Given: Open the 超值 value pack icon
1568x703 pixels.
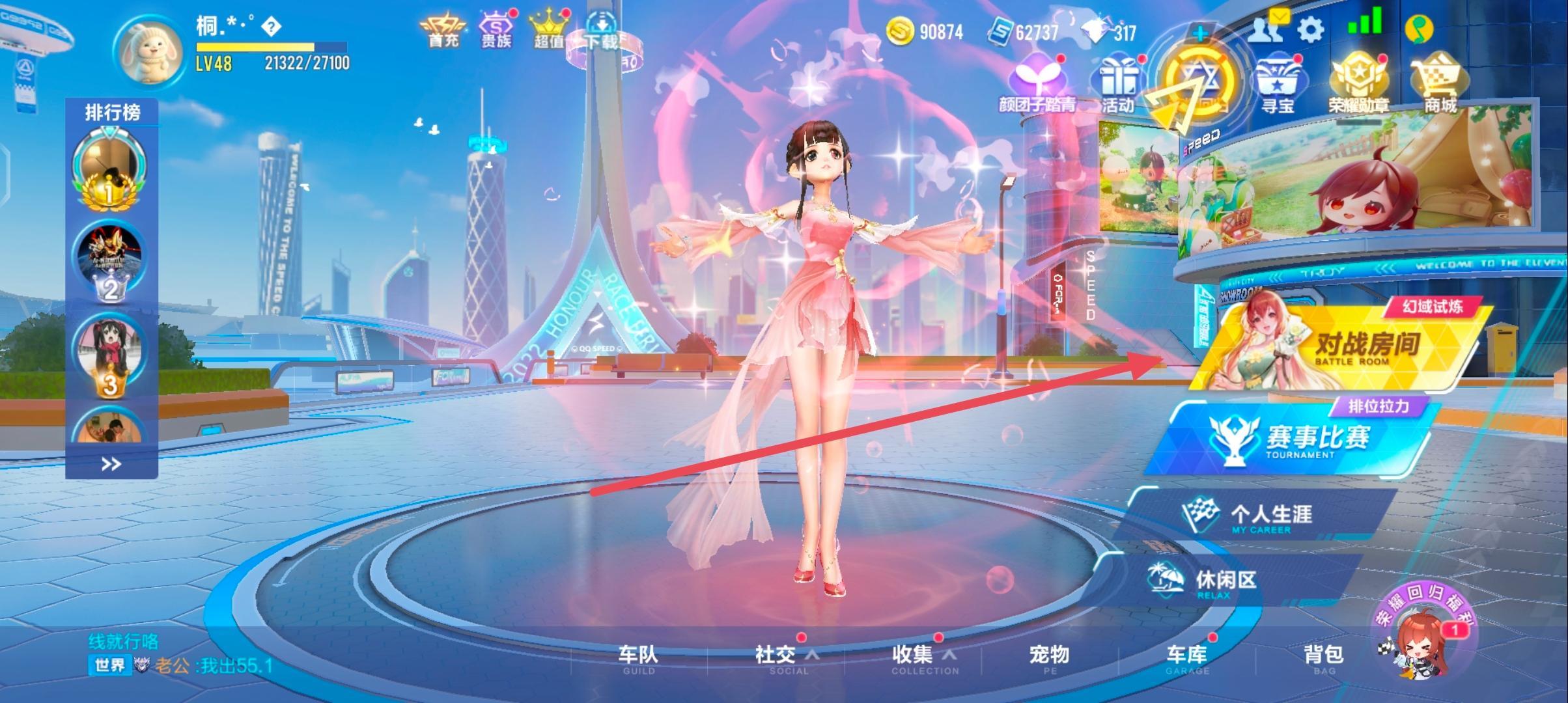Looking at the screenshot, I should 549,29.
